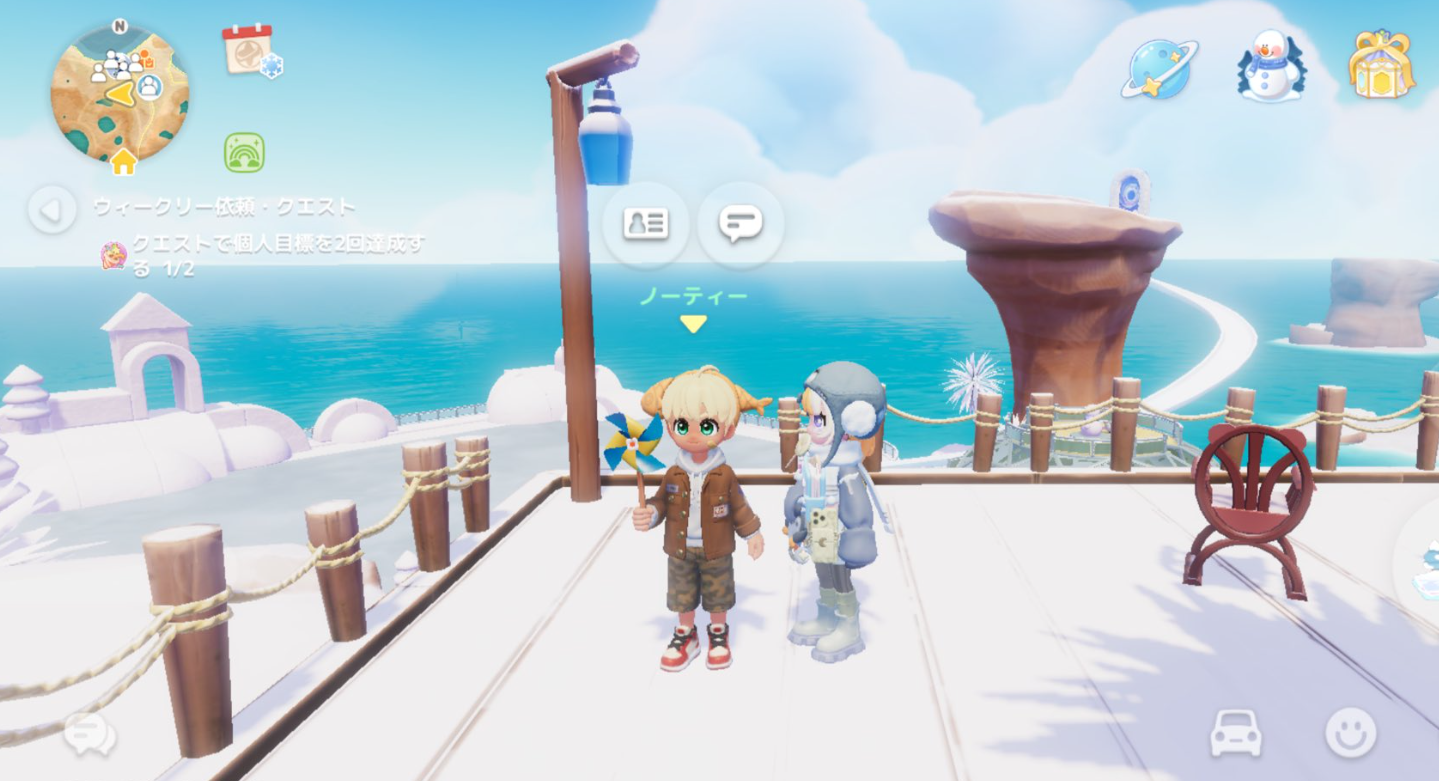Open chat bubbles at bottom left

(90, 736)
